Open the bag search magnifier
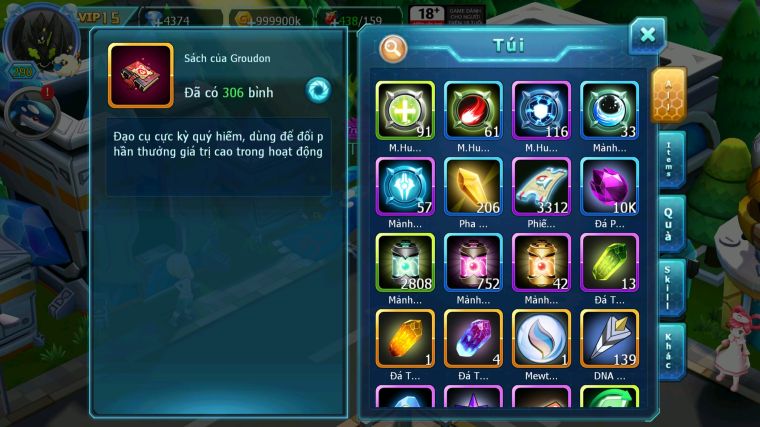 393,47
